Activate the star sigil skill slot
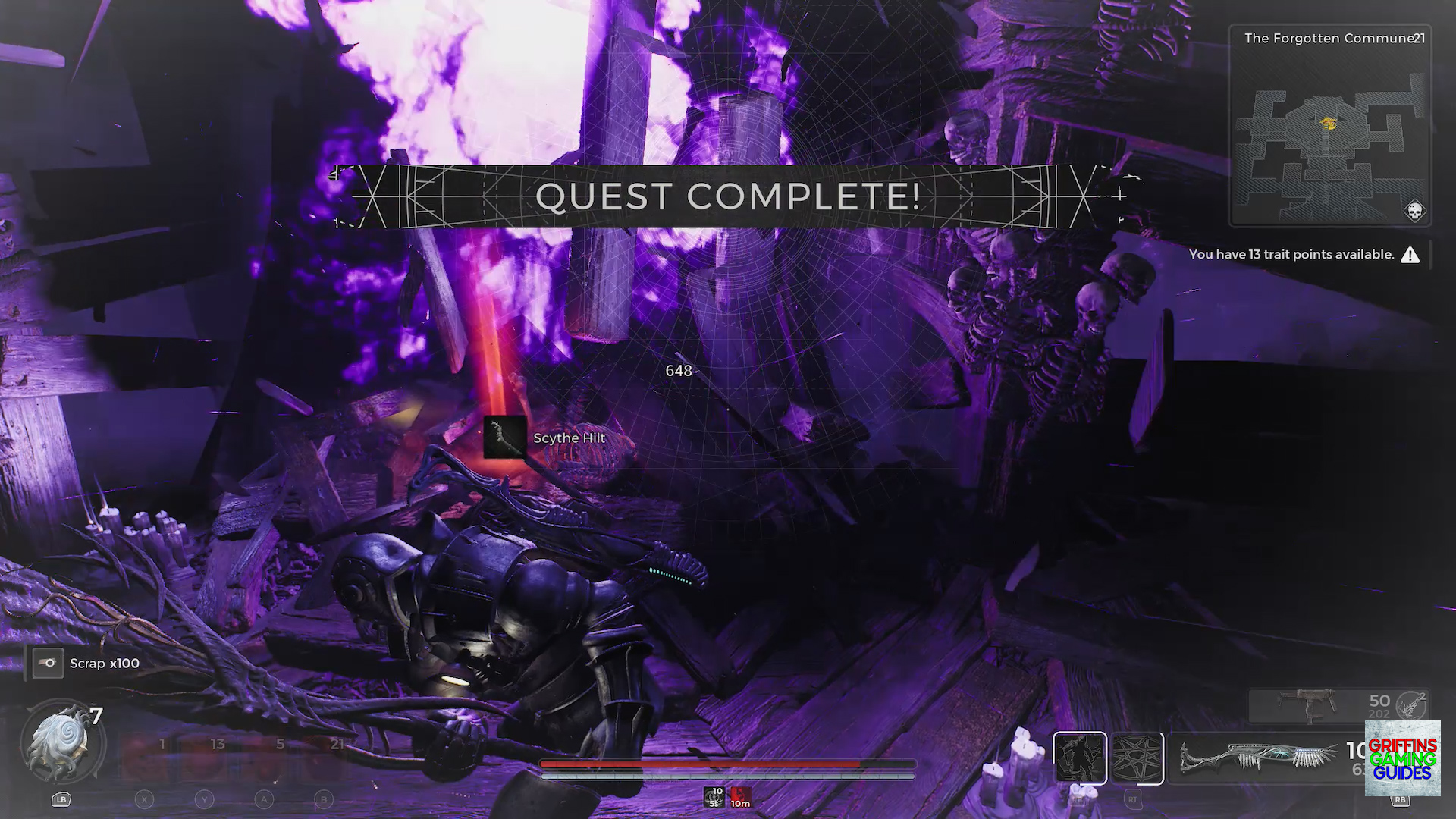This screenshot has width=1456, height=819. pyautogui.click(x=1137, y=758)
